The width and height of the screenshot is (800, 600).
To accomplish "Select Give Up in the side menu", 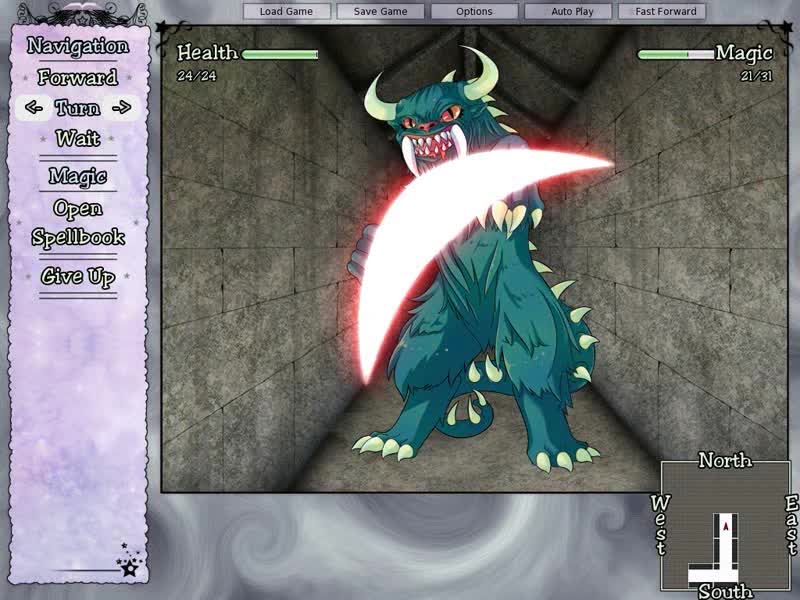I will click(x=78, y=277).
